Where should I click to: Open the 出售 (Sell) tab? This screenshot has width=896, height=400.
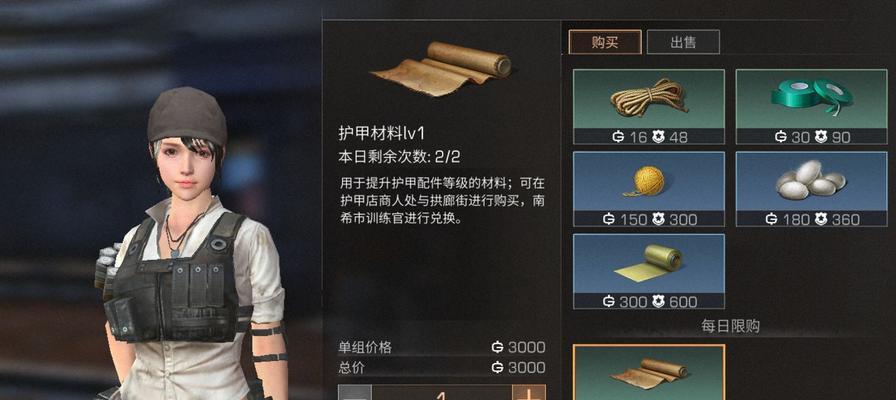[x=683, y=42]
